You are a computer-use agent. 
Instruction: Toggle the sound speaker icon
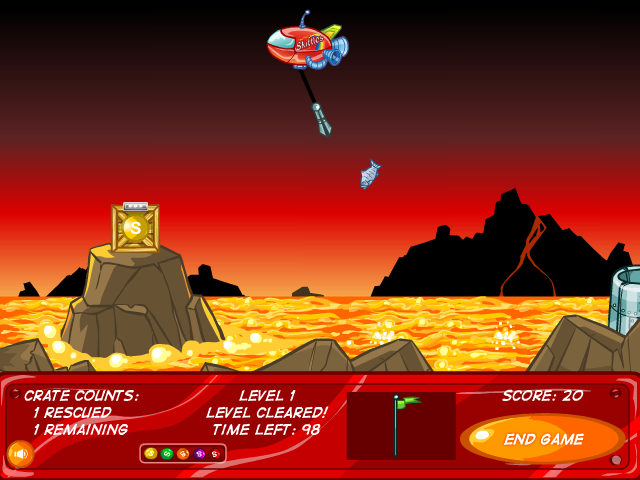[20, 454]
